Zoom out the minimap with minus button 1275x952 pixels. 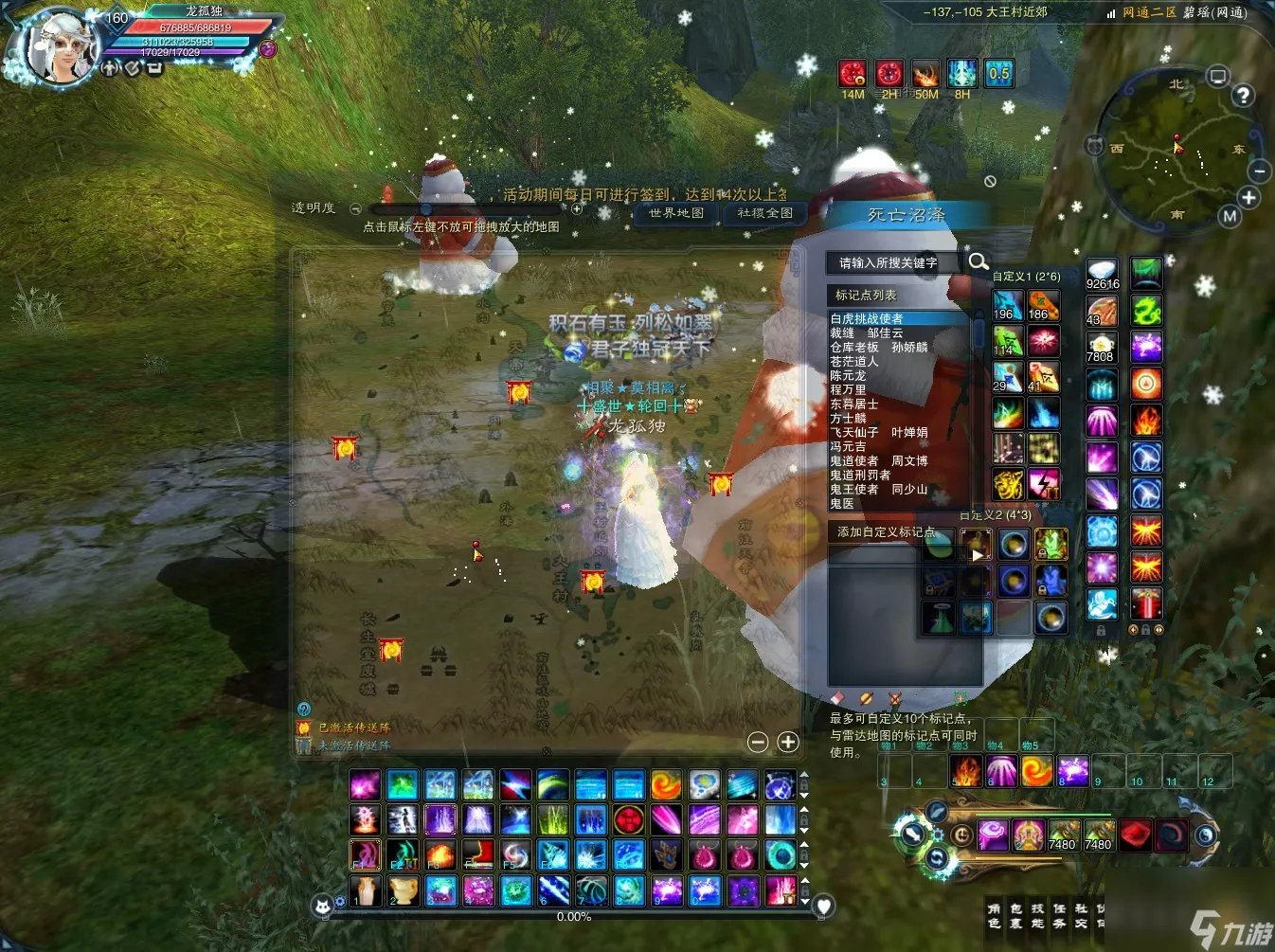point(1259,171)
